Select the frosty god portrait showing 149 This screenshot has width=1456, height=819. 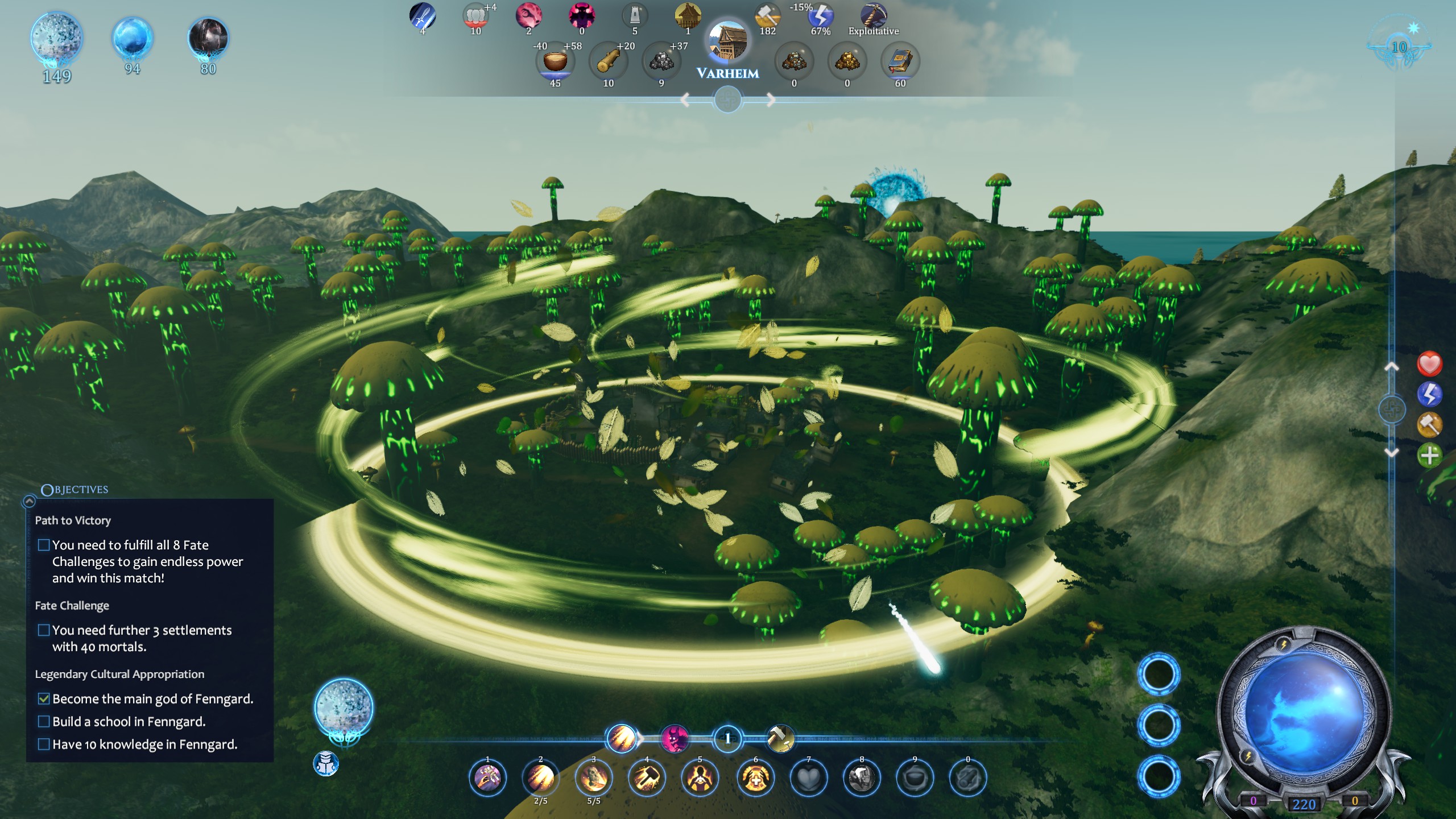pos(57,39)
